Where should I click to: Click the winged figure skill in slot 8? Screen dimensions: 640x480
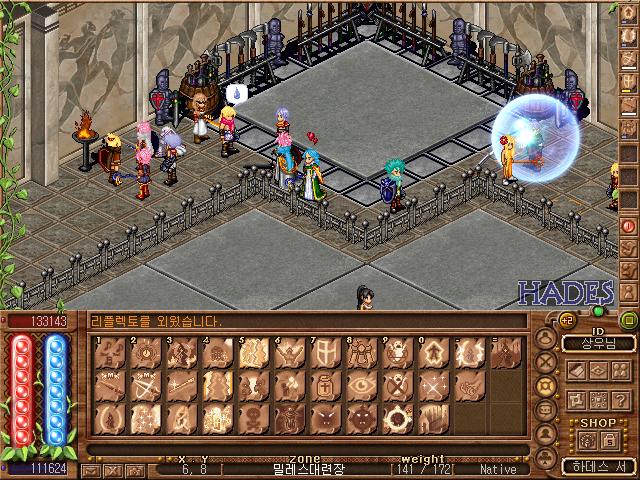[361, 353]
